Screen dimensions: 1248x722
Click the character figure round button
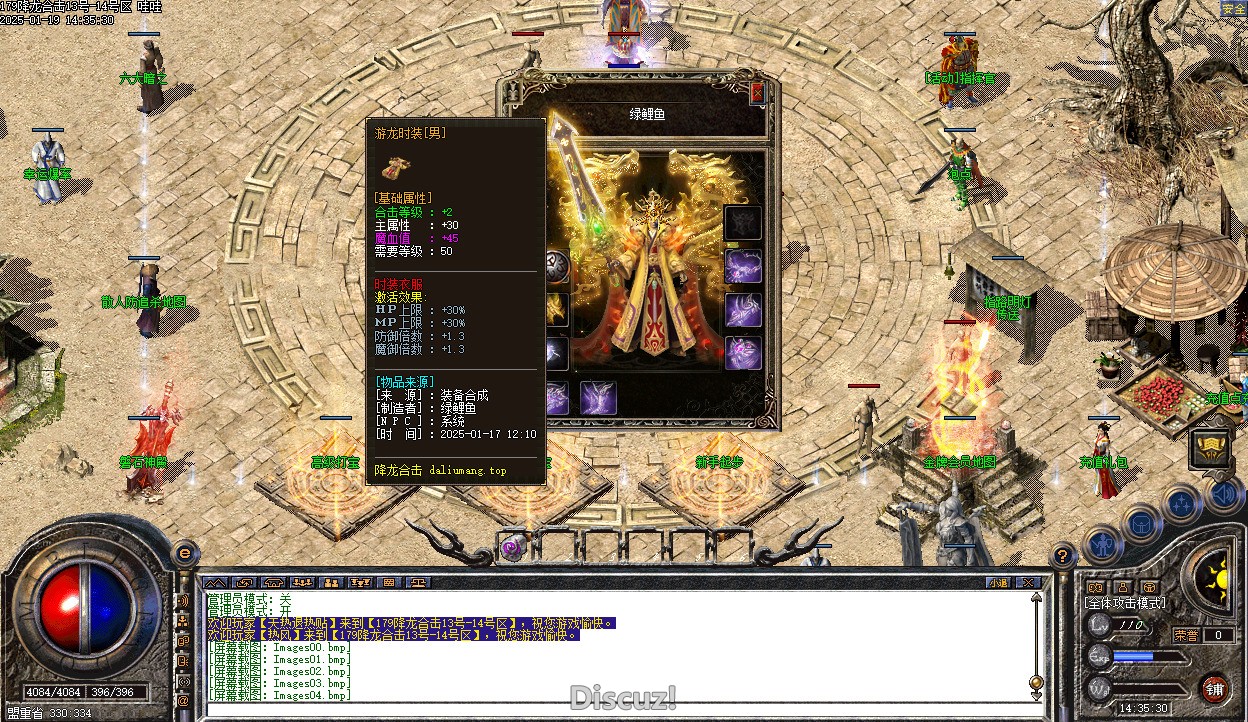tap(1103, 546)
